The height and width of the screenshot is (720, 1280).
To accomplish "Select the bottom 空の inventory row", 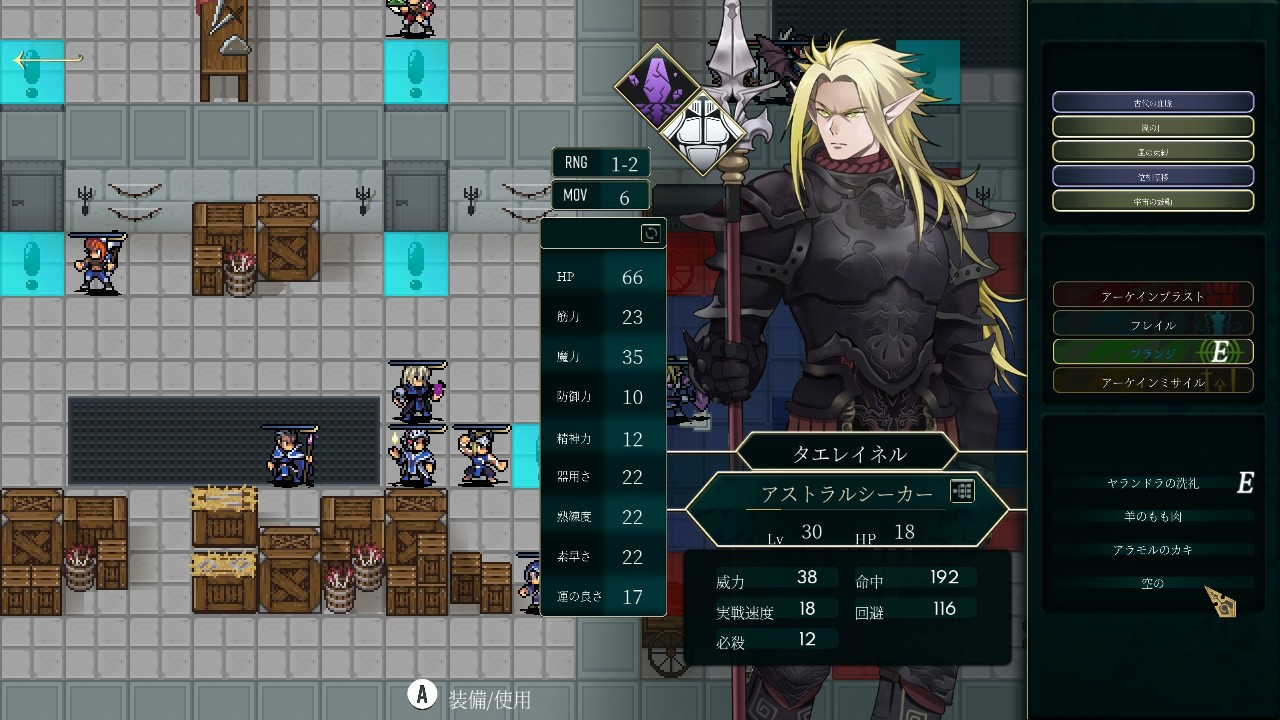I will [x=1152, y=583].
